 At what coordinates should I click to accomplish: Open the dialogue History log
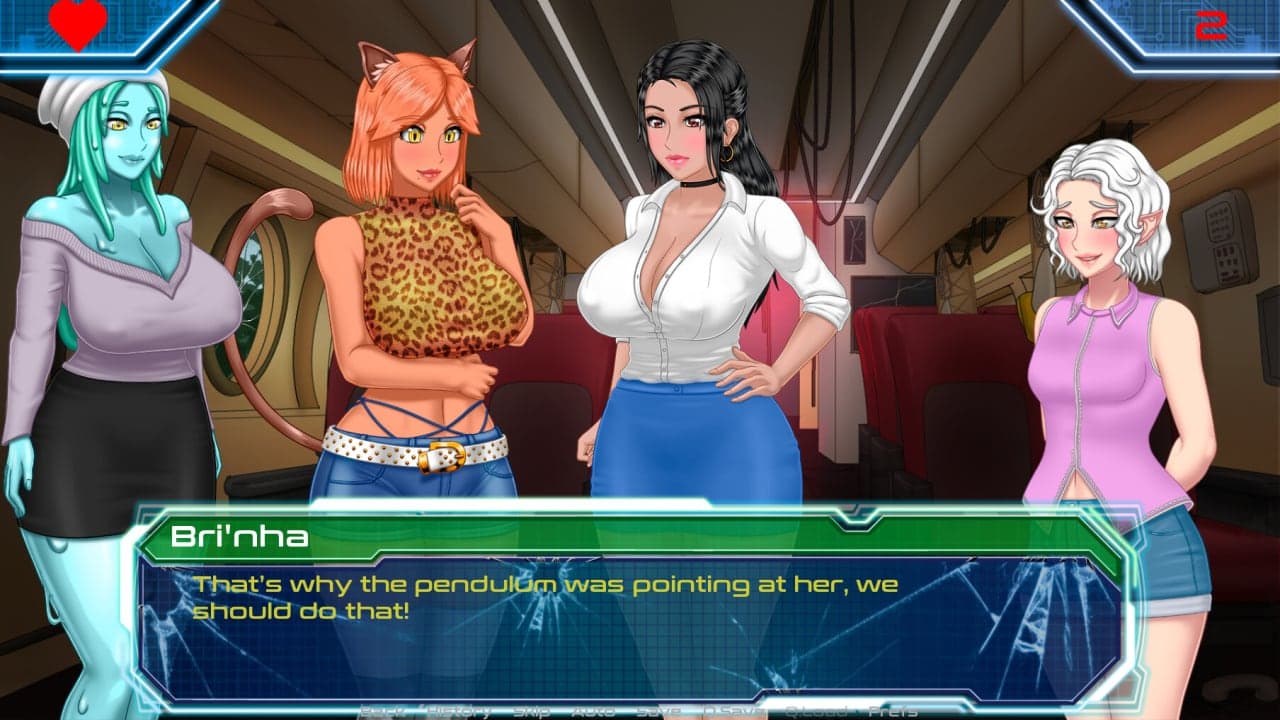coord(457,711)
